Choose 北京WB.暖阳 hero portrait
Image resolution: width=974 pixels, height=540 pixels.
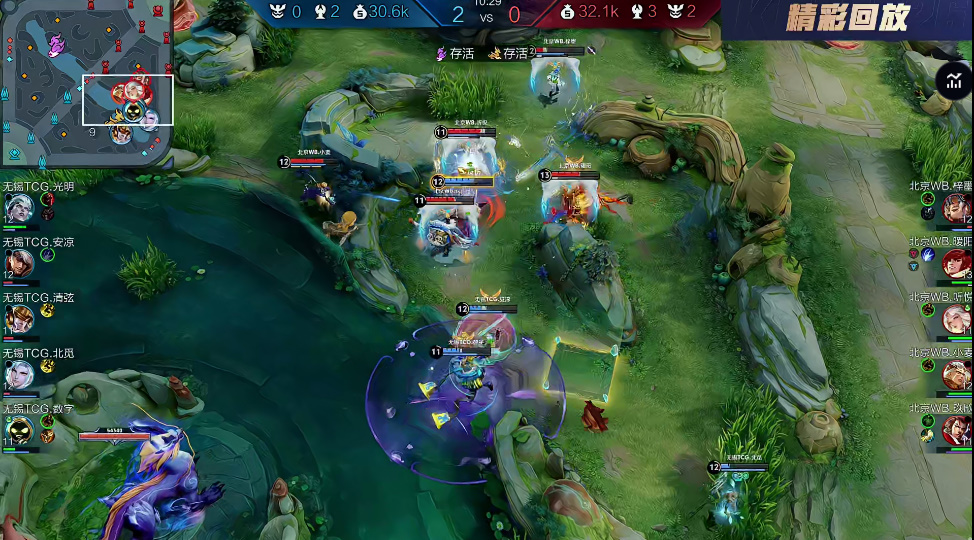coord(956,263)
